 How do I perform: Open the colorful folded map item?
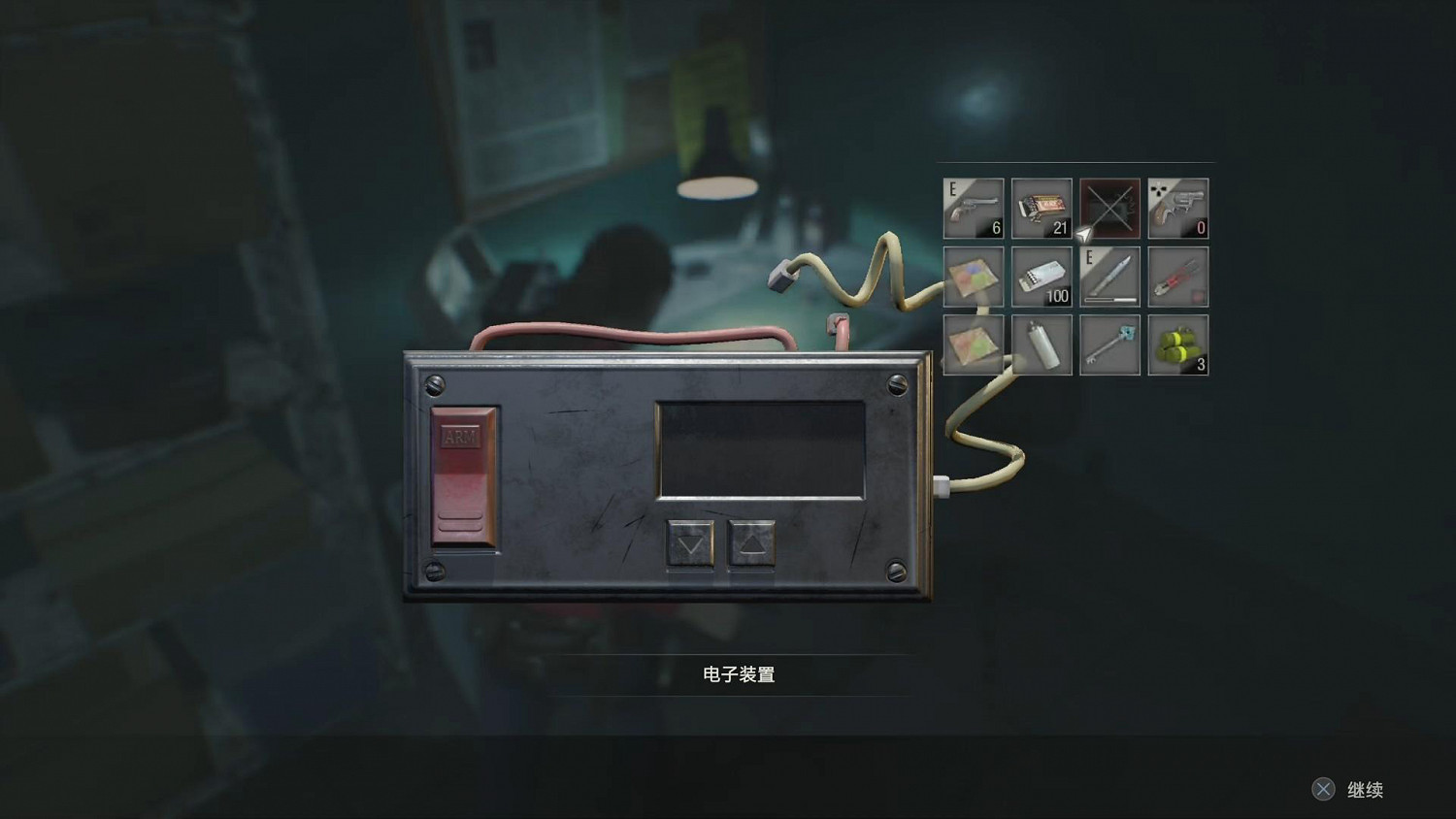(973, 278)
